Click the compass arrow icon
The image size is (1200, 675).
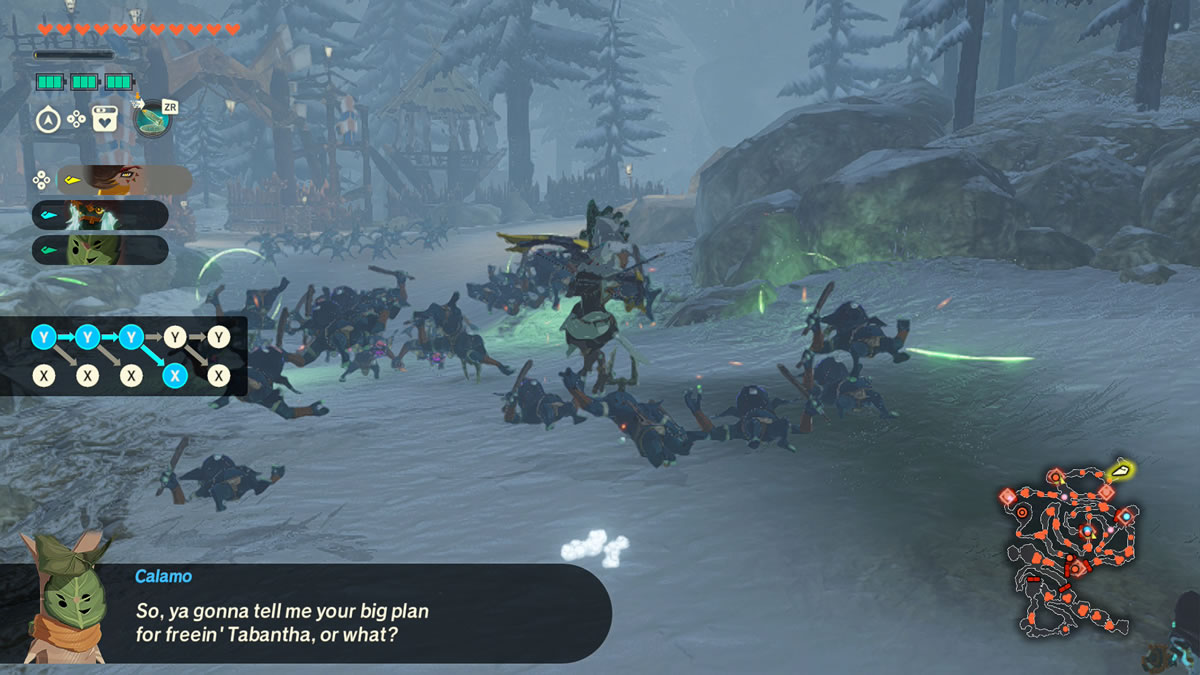point(47,120)
